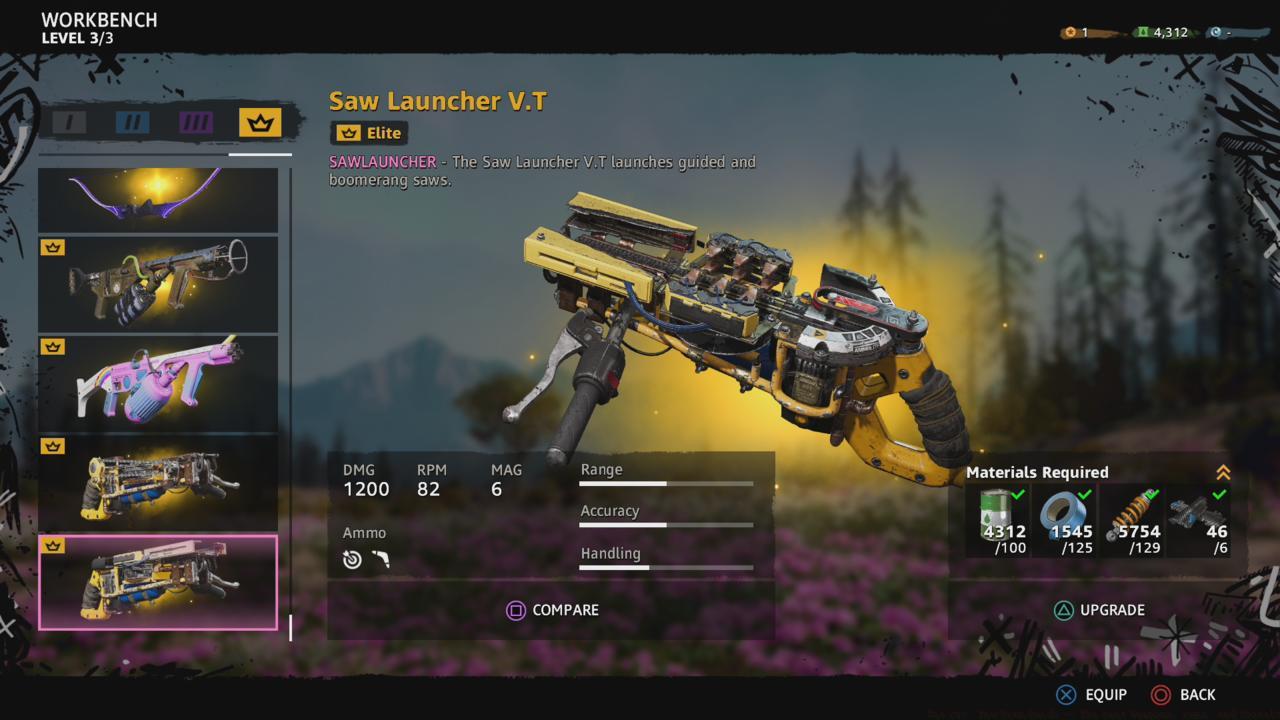The image size is (1280, 720).
Task: Compare this weapon with equipped
Action: [552, 610]
